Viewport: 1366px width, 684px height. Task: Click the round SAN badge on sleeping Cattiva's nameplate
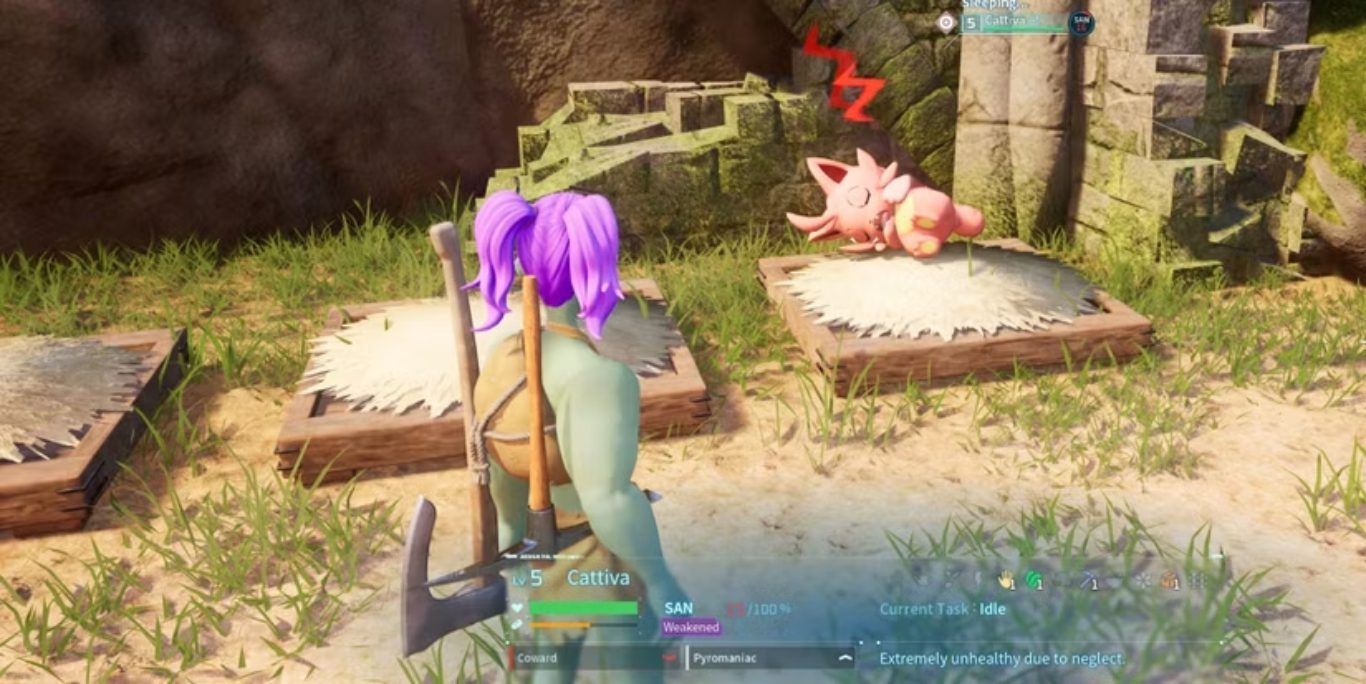click(x=1081, y=22)
